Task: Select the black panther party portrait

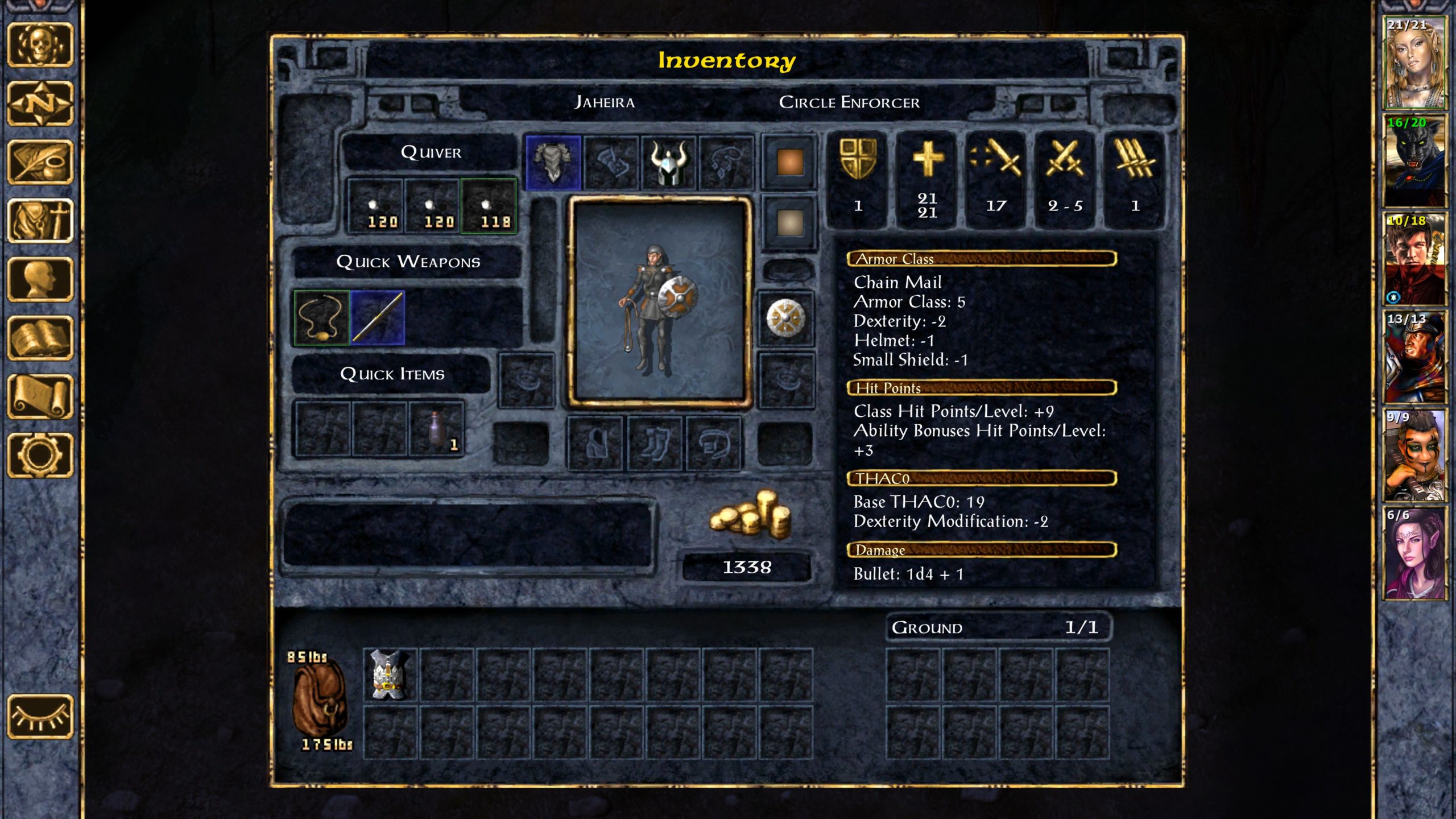Action: pyautogui.click(x=1413, y=160)
